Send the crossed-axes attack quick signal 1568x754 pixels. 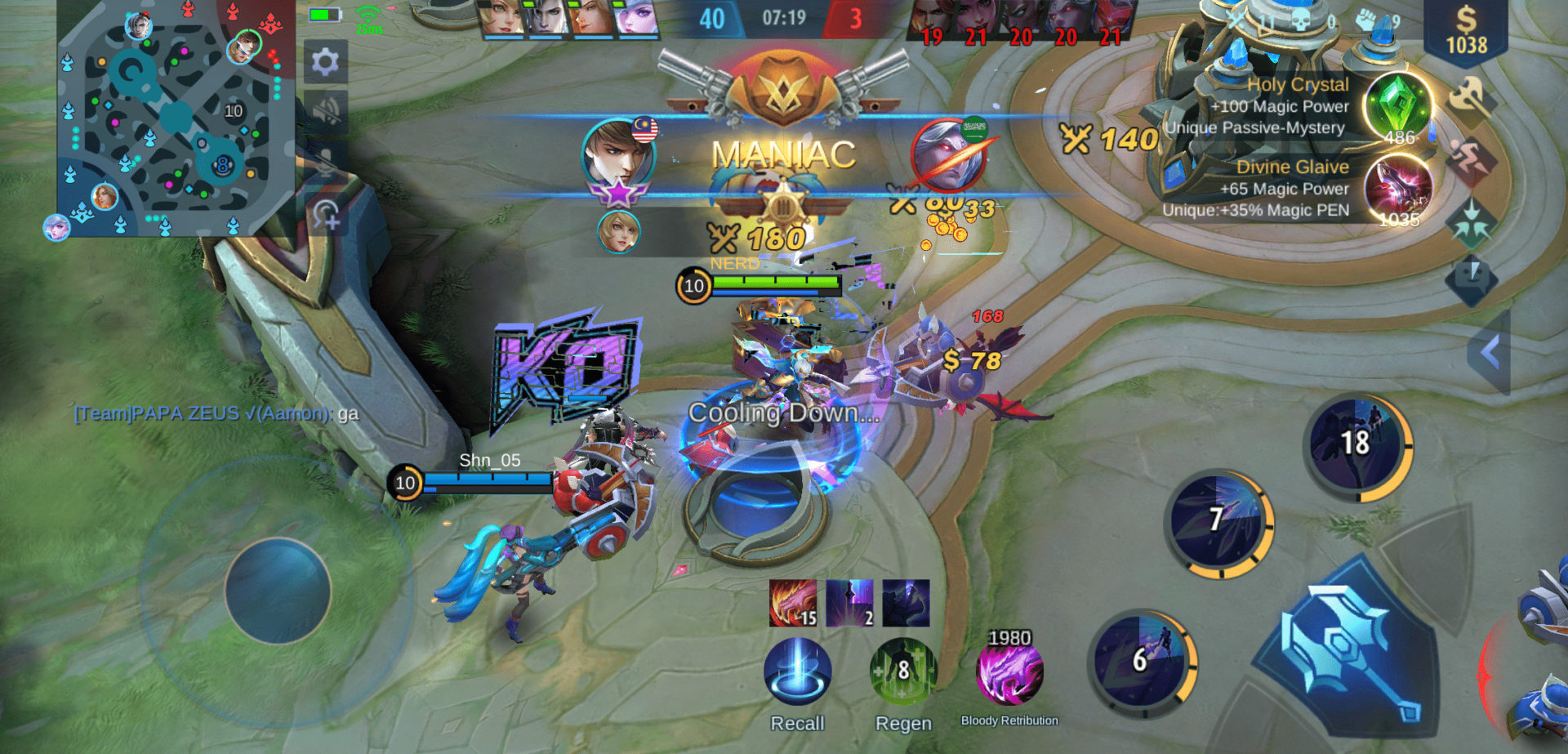point(1470,99)
